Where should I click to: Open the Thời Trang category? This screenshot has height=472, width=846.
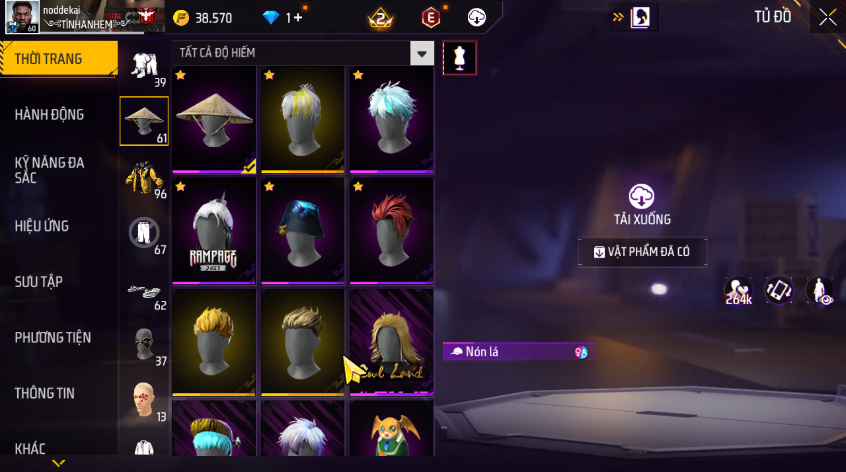(50, 59)
